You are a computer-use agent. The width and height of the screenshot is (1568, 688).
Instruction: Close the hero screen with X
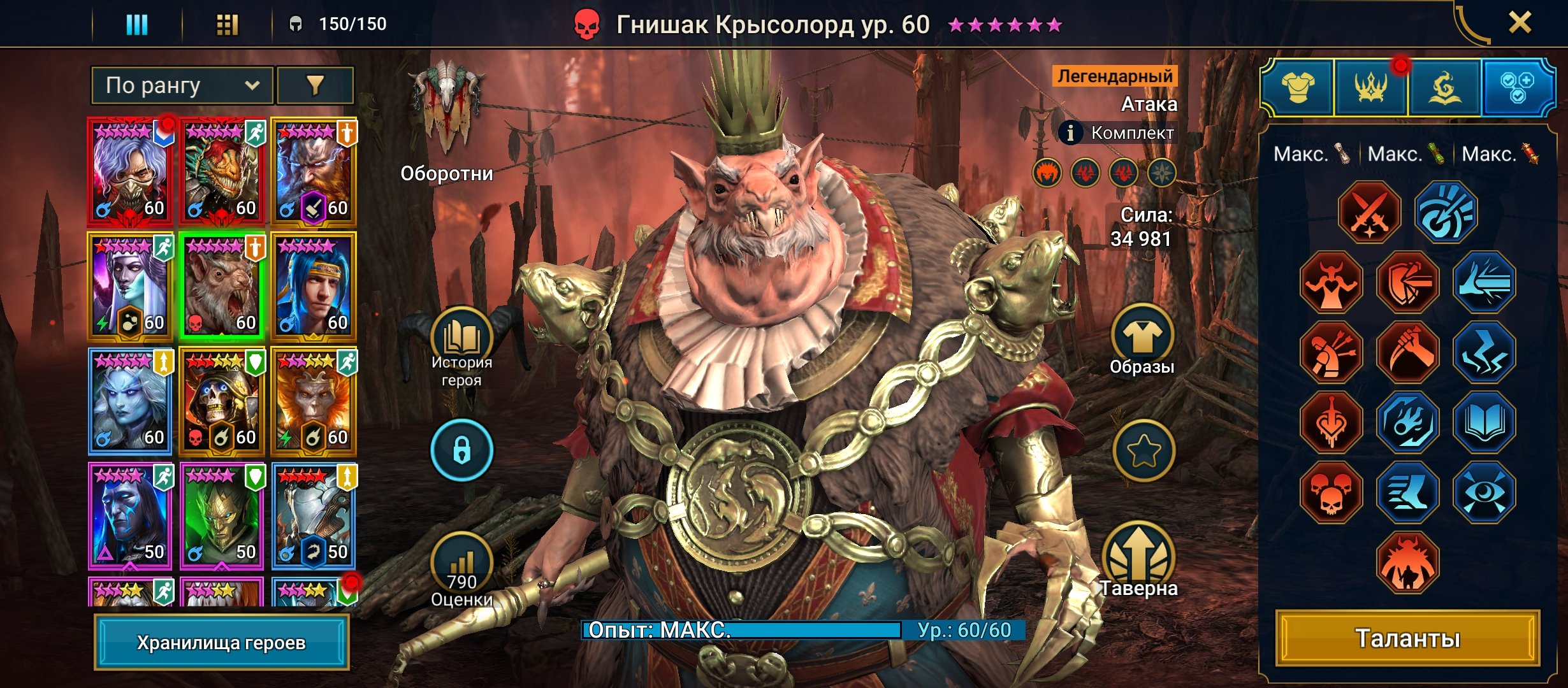click(1520, 24)
